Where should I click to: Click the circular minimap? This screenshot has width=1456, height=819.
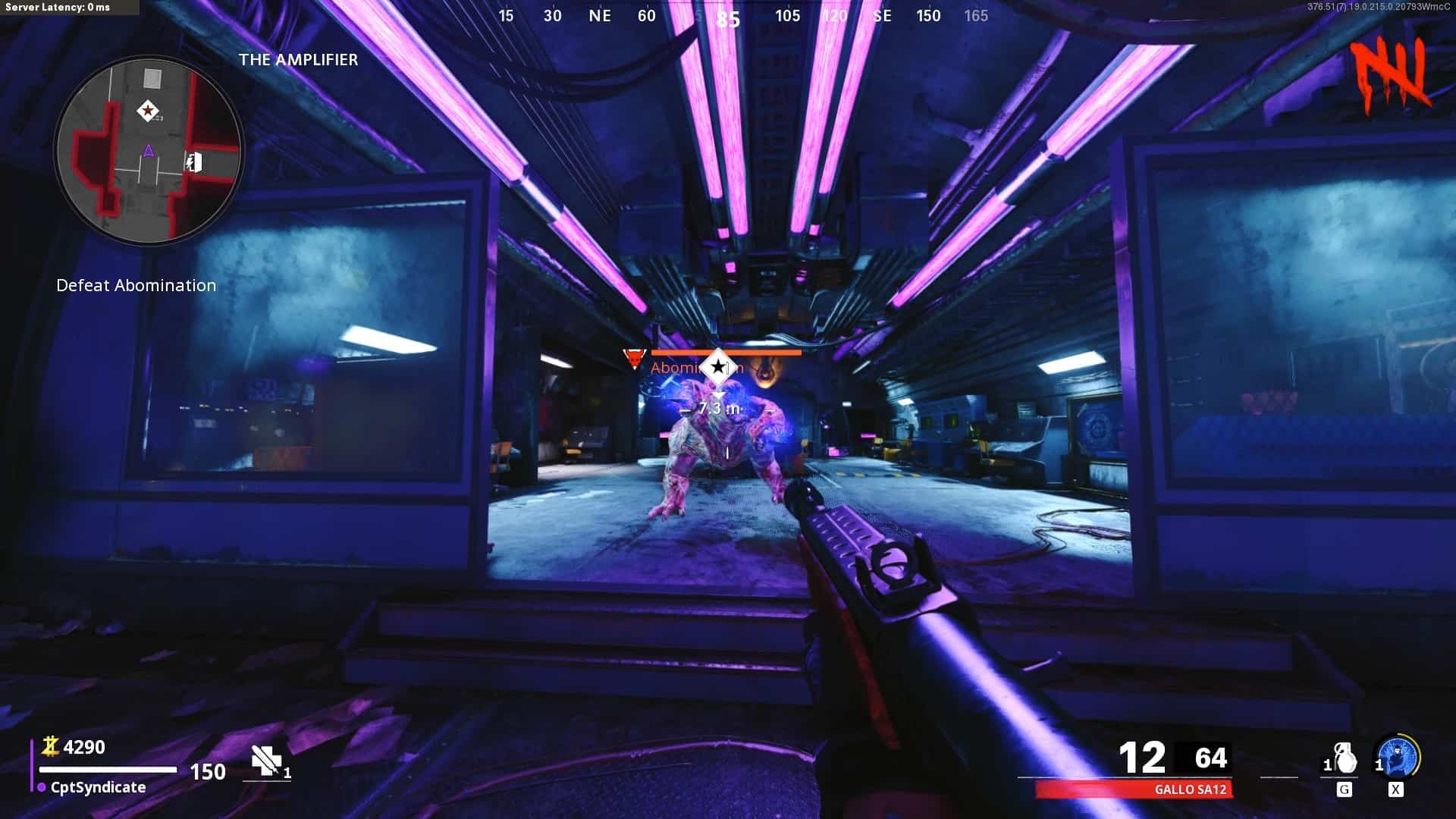pos(149,151)
